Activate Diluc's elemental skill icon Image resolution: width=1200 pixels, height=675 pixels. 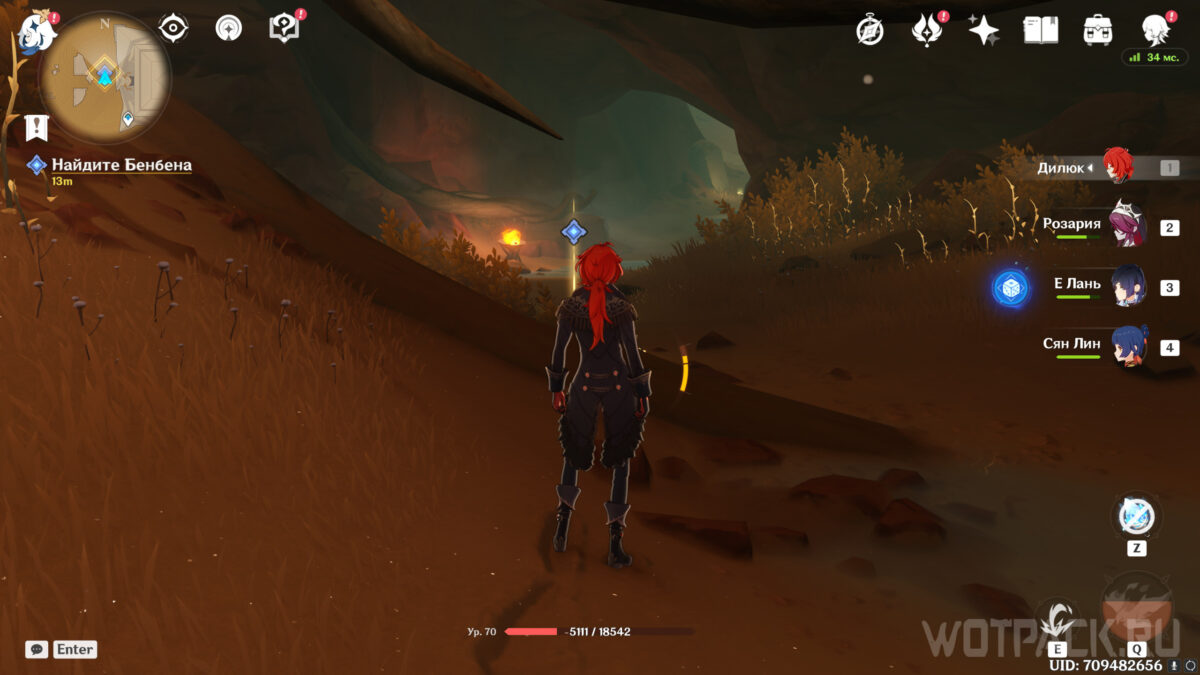[x=1057, y=621]
